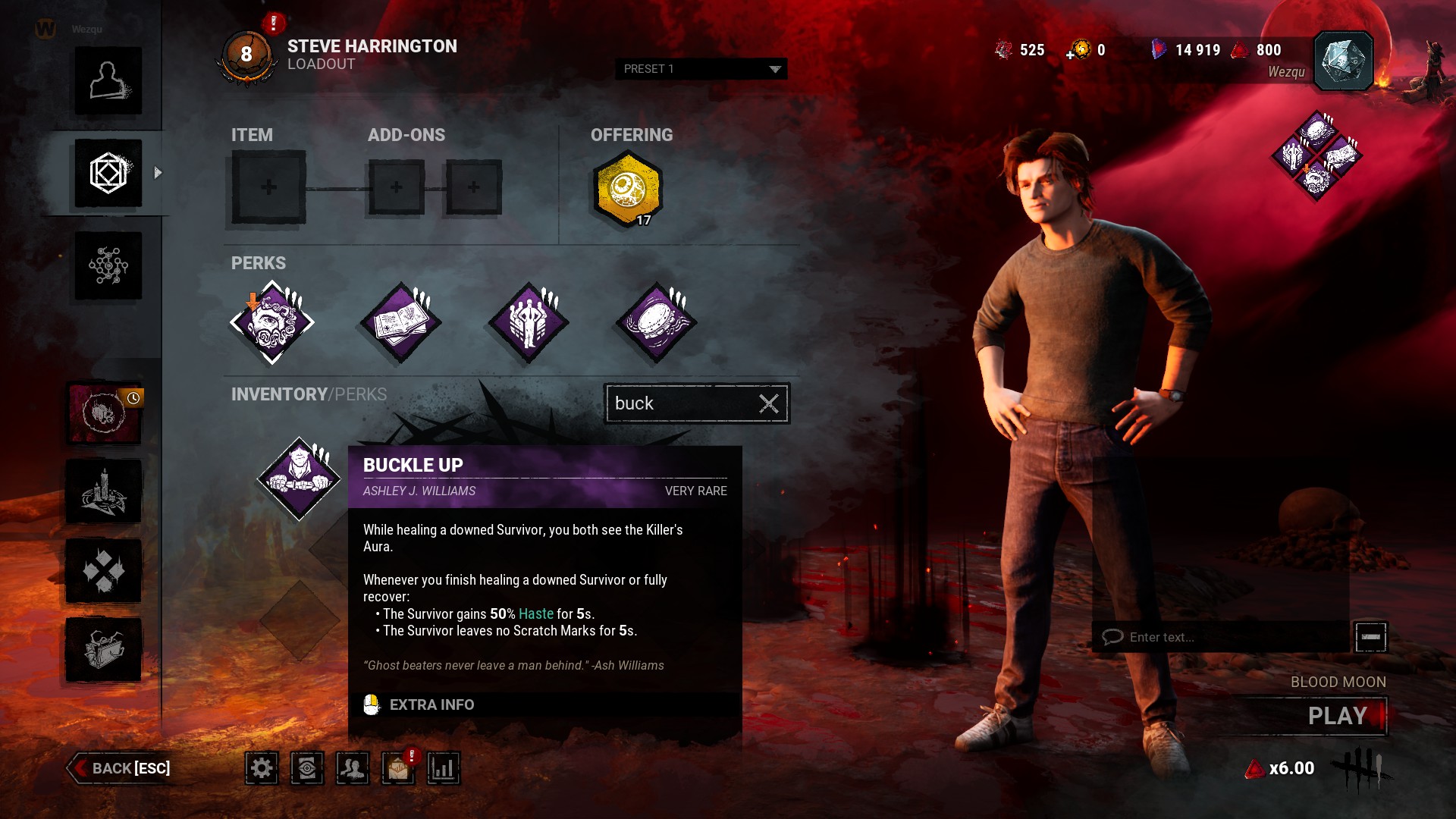The height and width of the screenshot is (819, 1456).
Task: Go back with the Back button
Action: [x=121, y=768]
